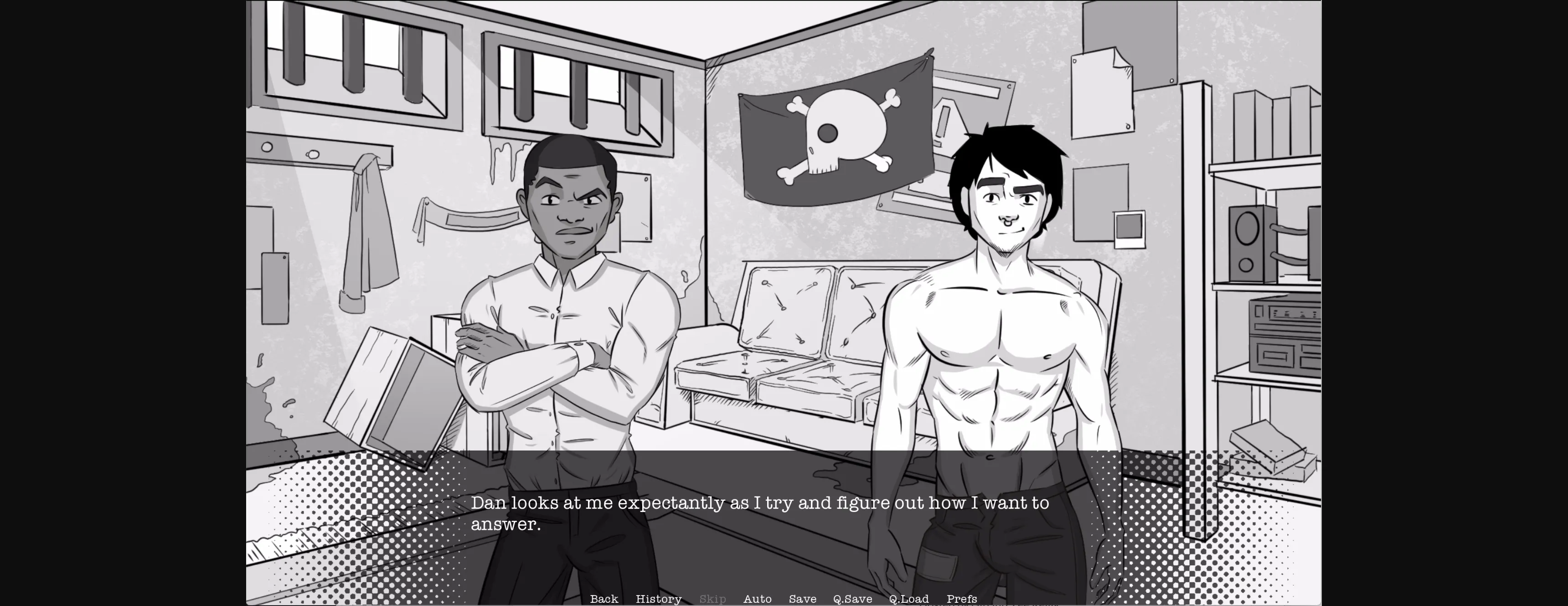Open the History dialogue log
Image resolution: width=1568 pixels, height=606 pixels.
[x=659, y=599]
